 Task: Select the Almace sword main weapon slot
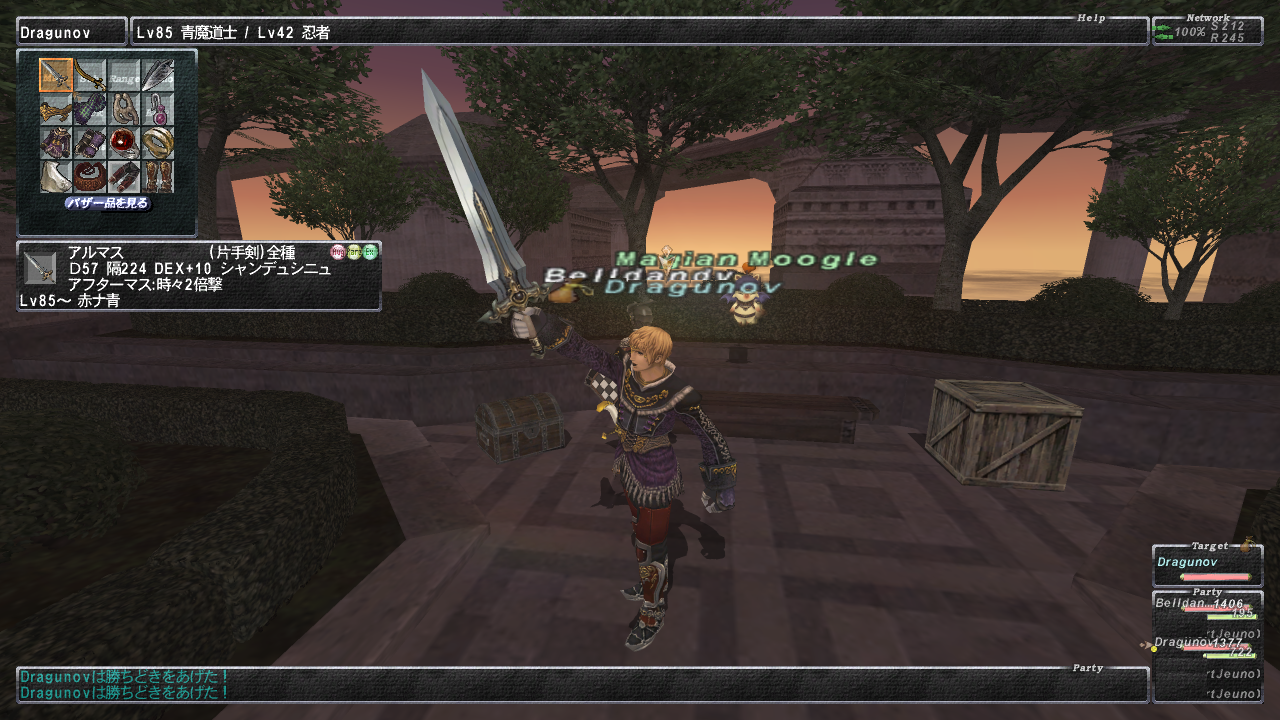[x=56, y=75]
